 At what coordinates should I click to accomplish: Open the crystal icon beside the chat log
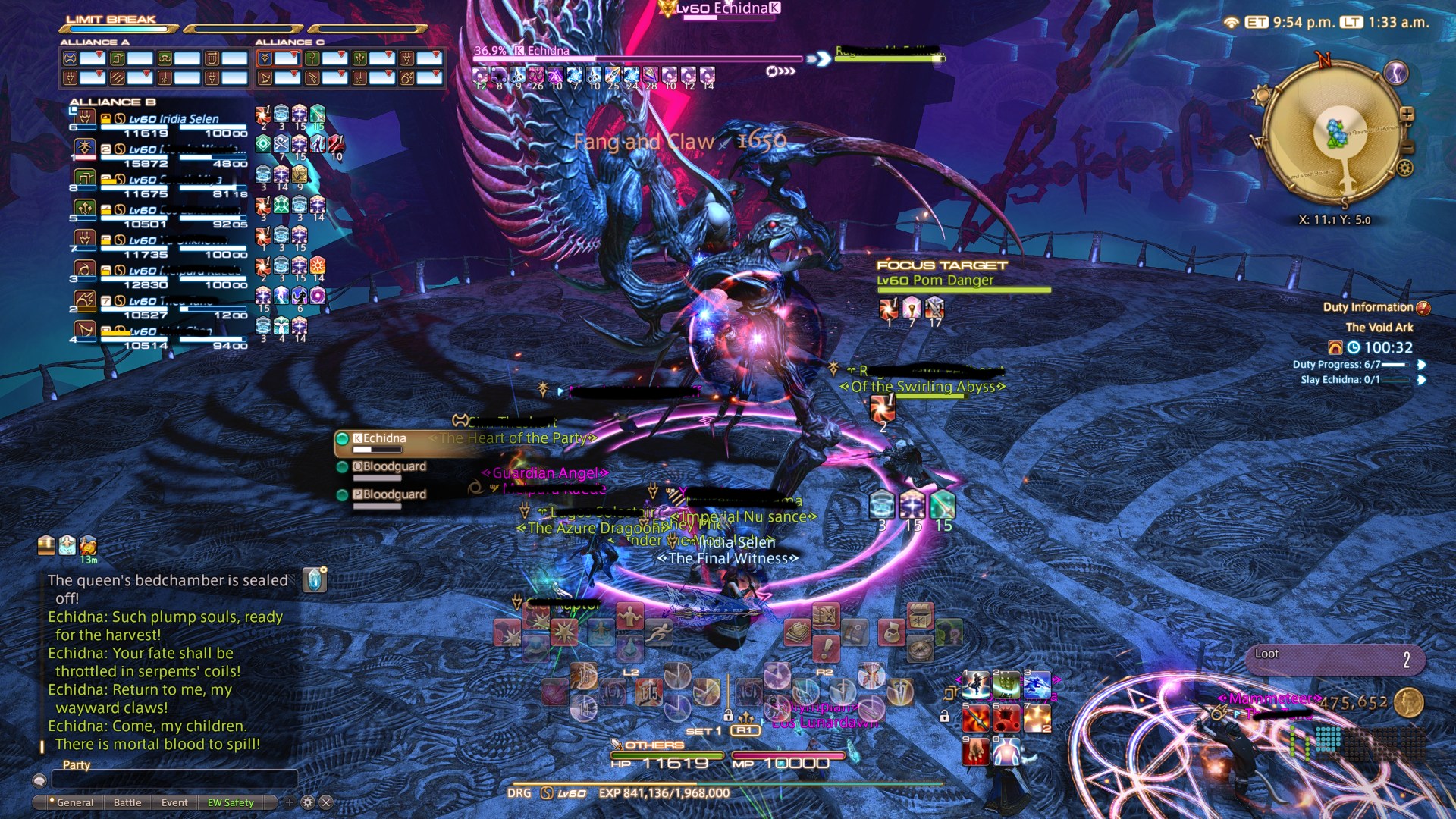click(x=315, y=580)
